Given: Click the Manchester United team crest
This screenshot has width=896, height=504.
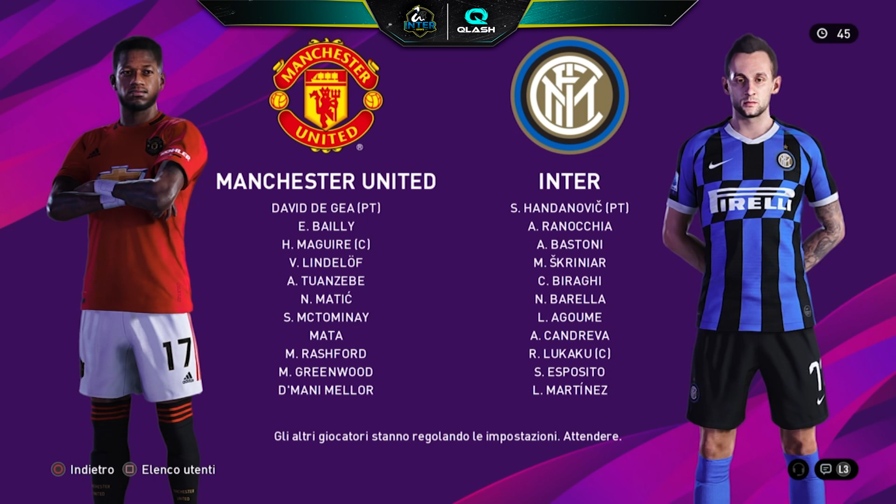Looking at the screenshot, I should tap(326, 96).
